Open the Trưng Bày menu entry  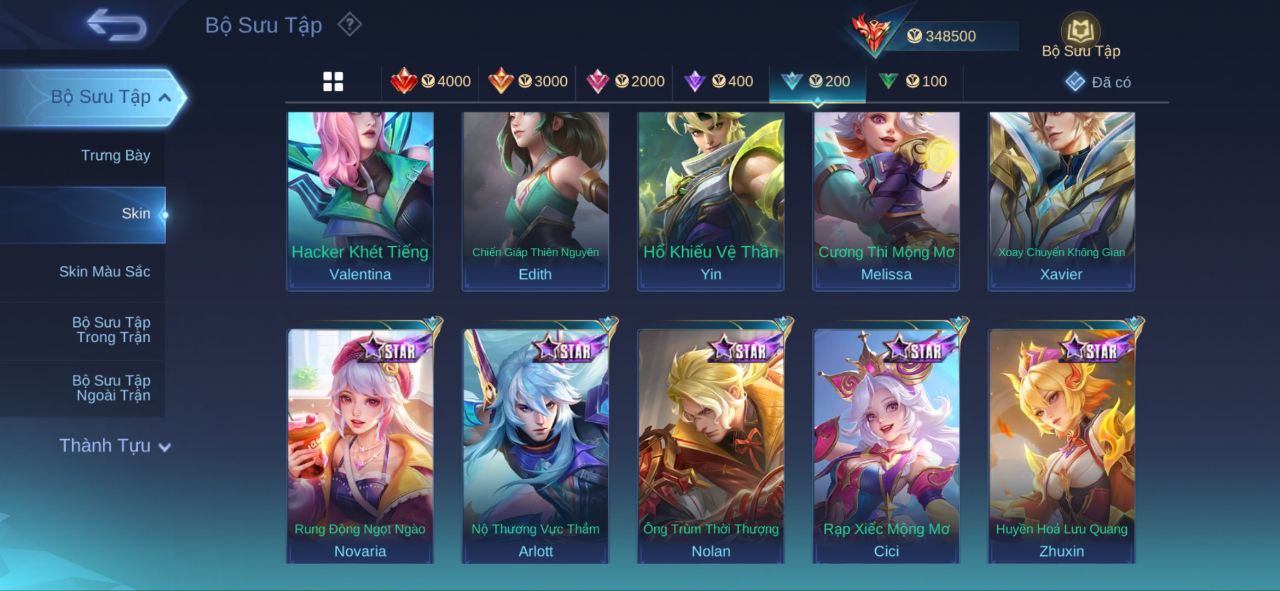coord(115,155)
